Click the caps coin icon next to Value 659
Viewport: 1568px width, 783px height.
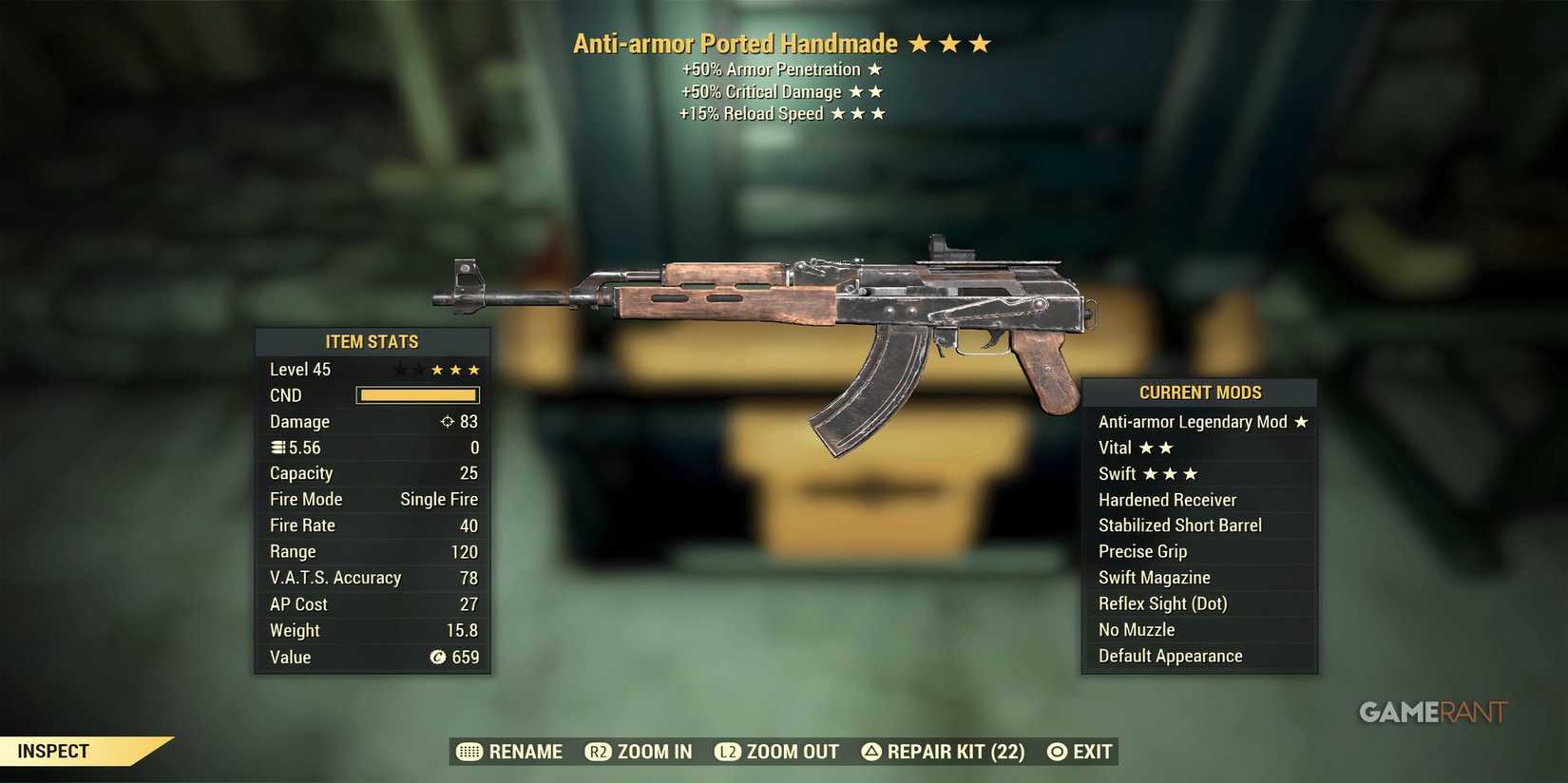(439, 657)
